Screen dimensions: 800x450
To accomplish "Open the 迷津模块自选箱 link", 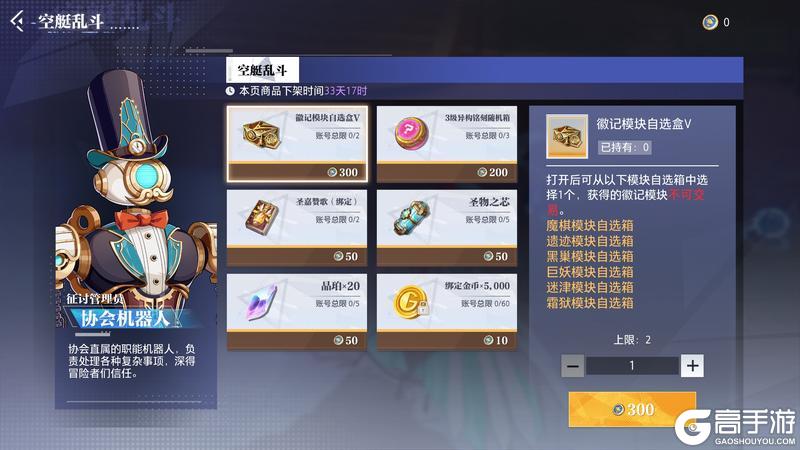I will 589,286.
